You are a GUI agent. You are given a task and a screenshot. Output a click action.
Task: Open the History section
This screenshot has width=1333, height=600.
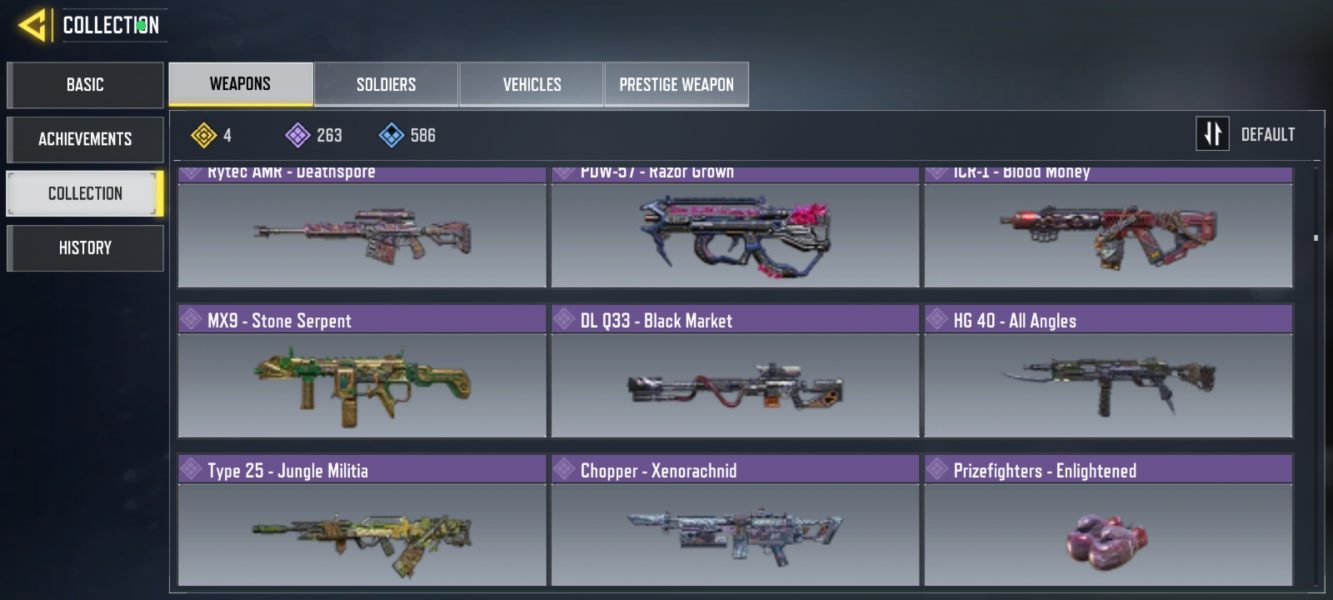pos(85,248)
